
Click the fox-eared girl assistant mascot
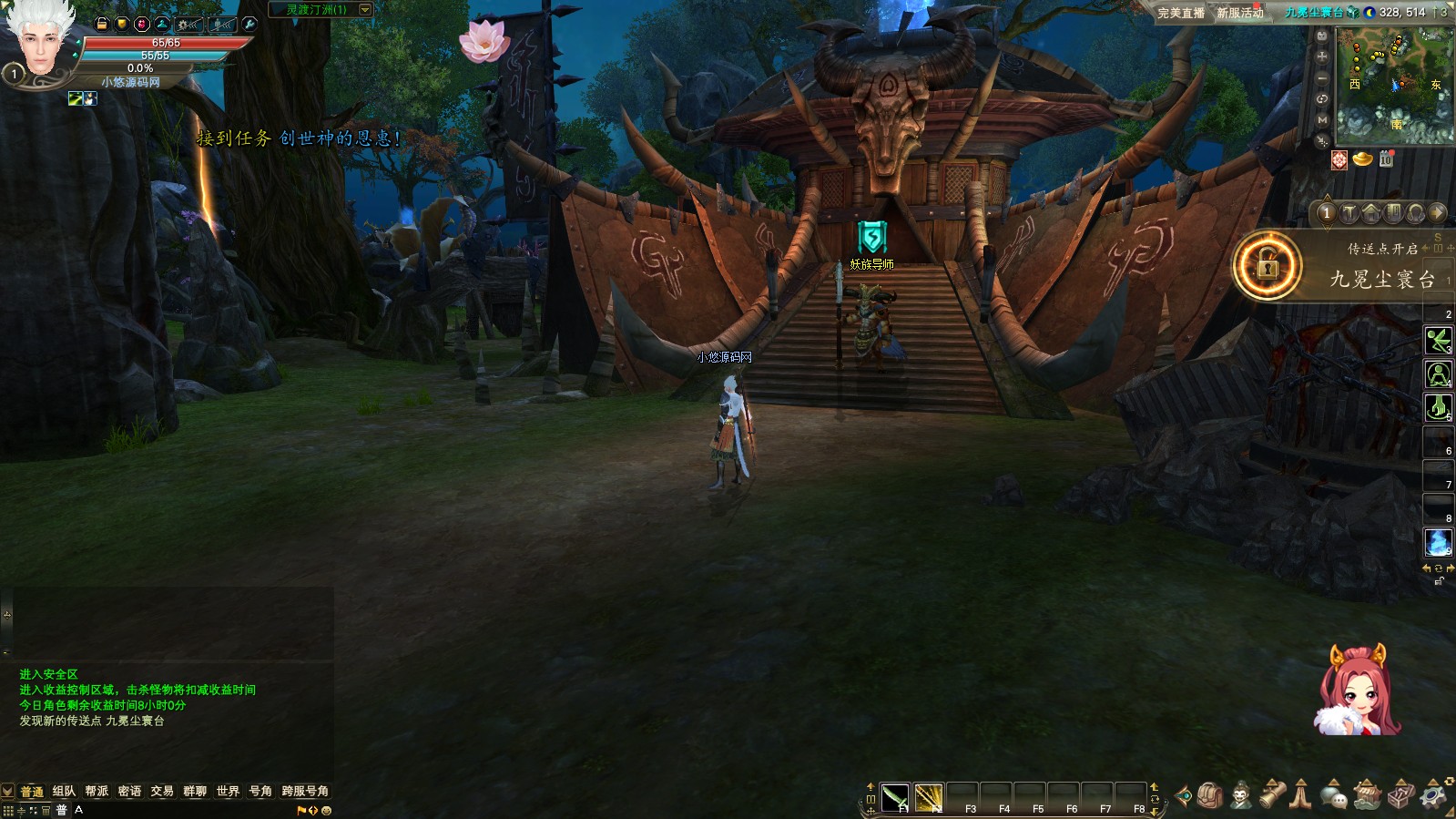coord(1357,691)
